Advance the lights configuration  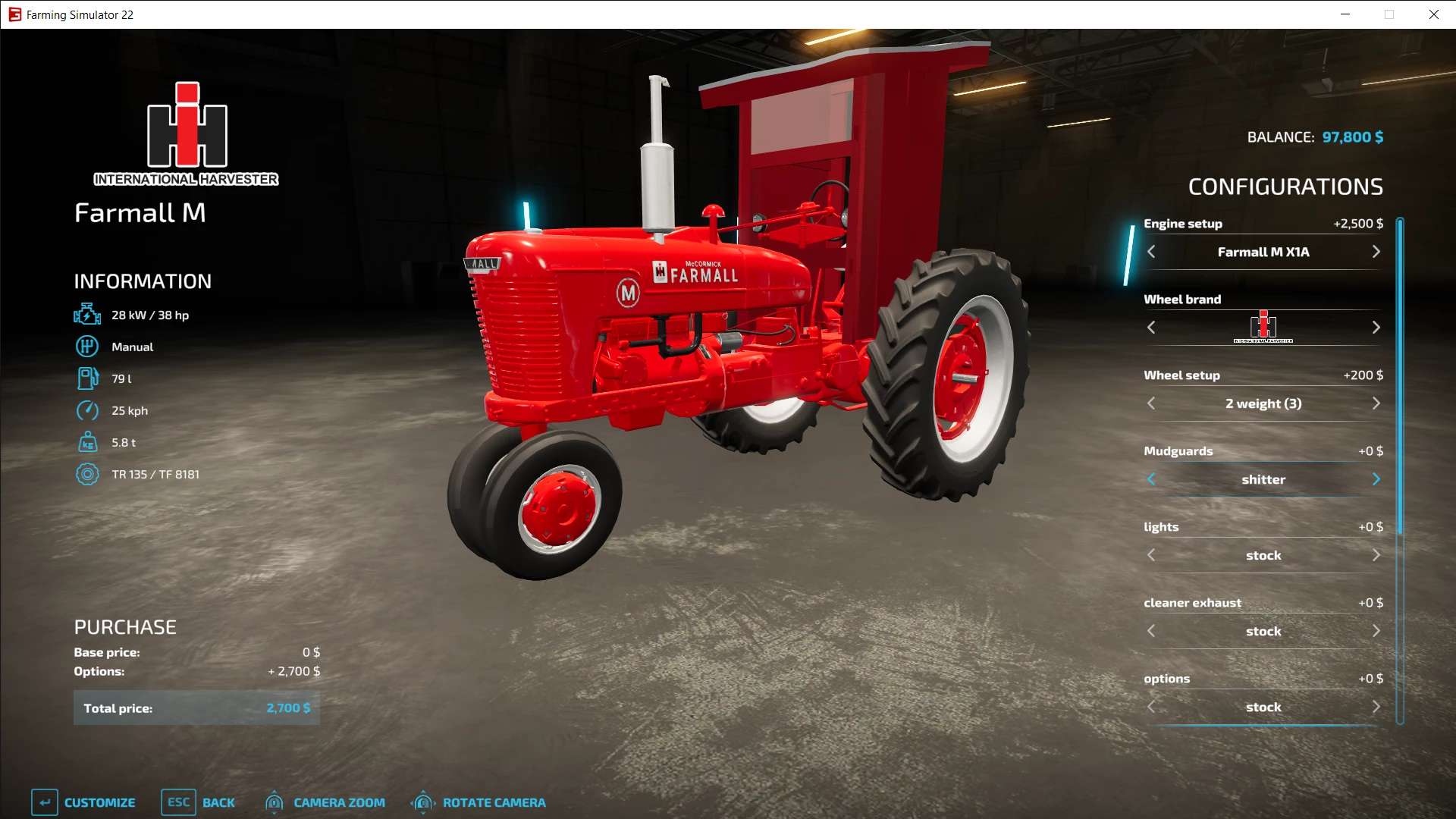[x=1376, y=555]
